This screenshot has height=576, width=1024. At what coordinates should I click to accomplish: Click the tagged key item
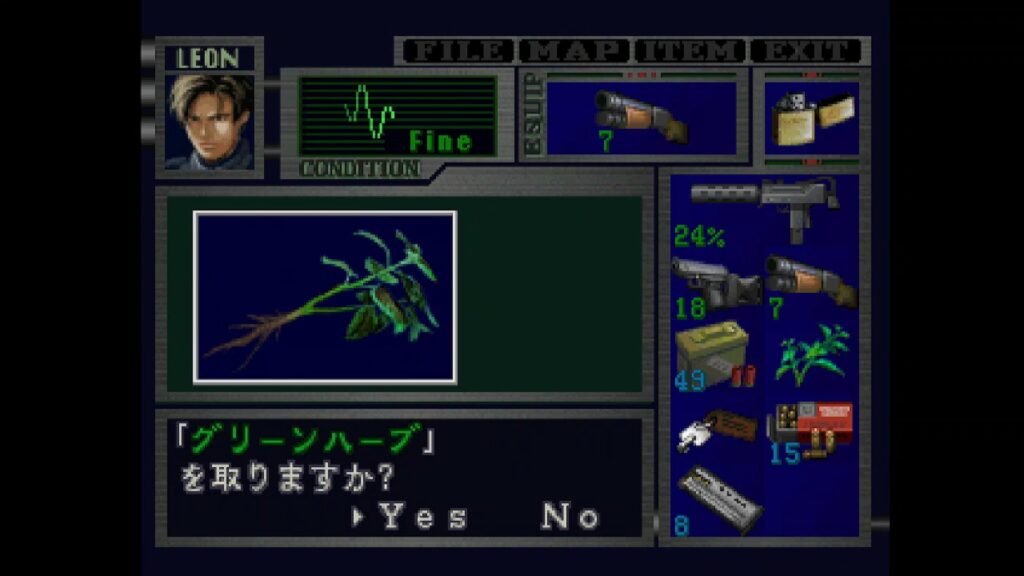tap(716, 429)
